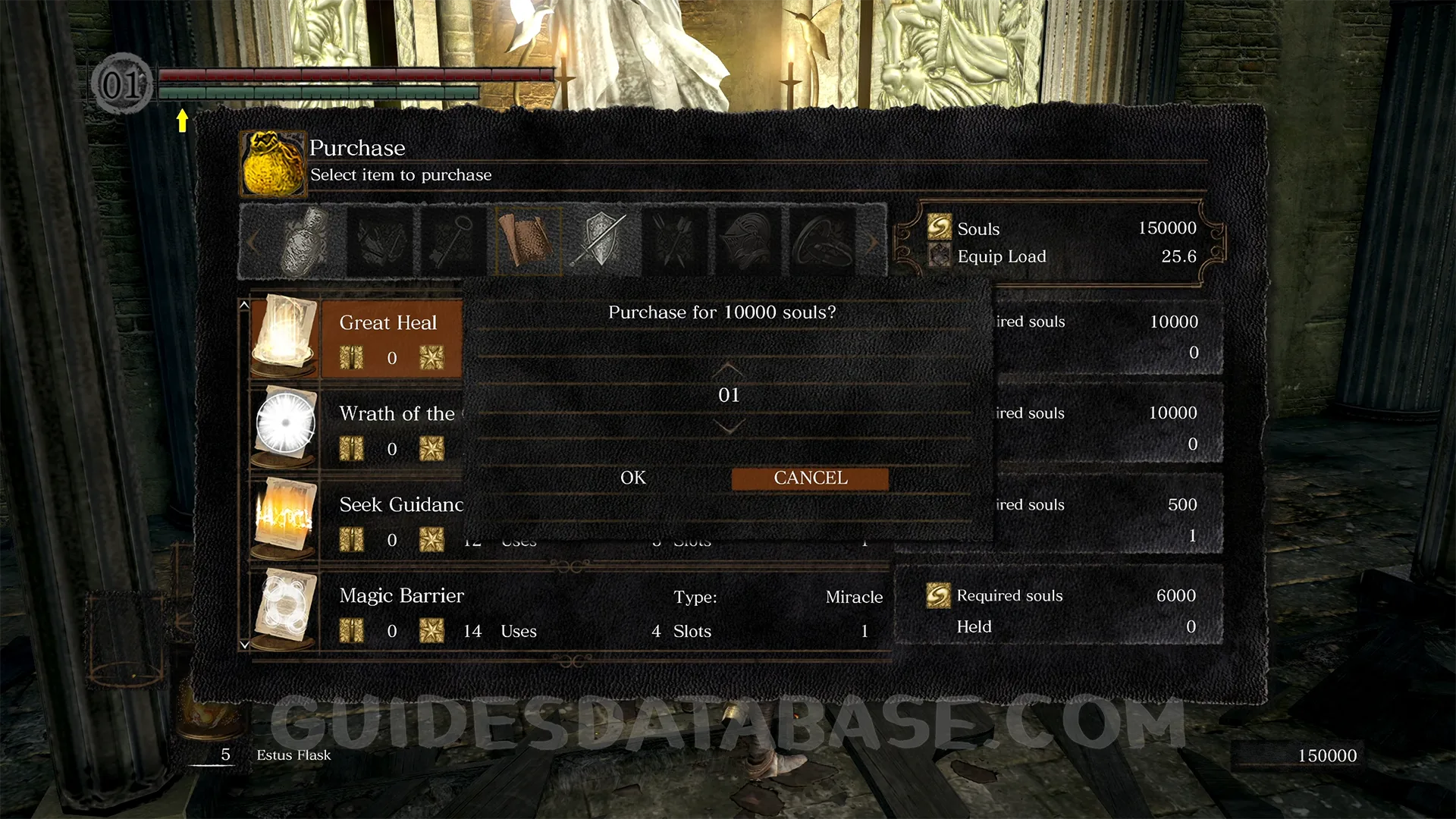The image size is (1456, 819).
Task: Click the category bar's right arrow
Action: click(874, 242)
